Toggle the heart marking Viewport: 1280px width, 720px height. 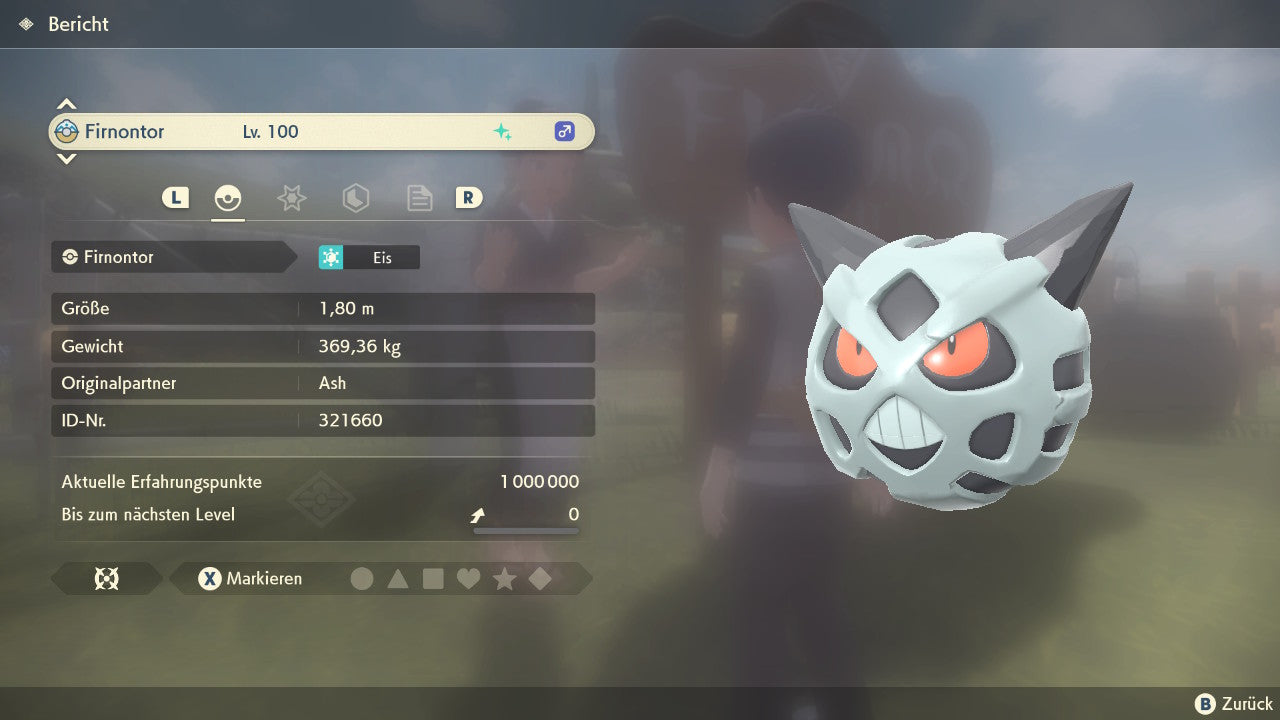point(468,579)
